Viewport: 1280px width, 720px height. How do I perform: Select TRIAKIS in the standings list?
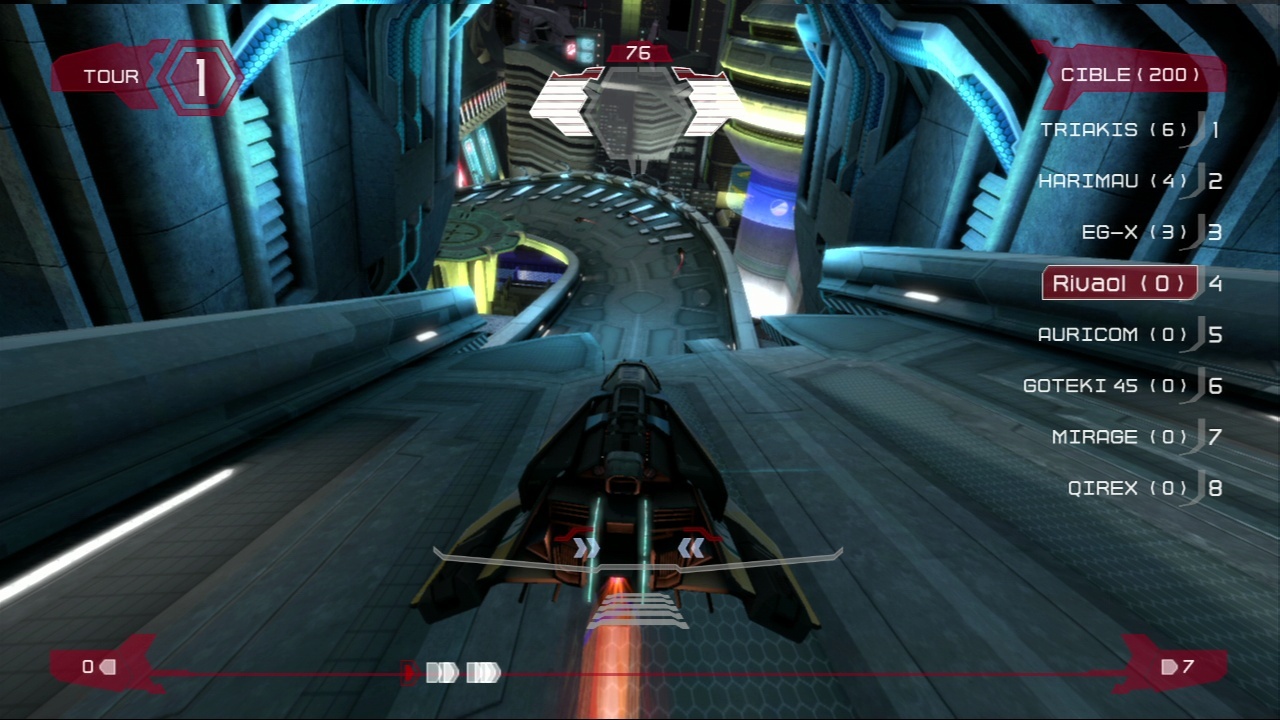click(1114, 130)
